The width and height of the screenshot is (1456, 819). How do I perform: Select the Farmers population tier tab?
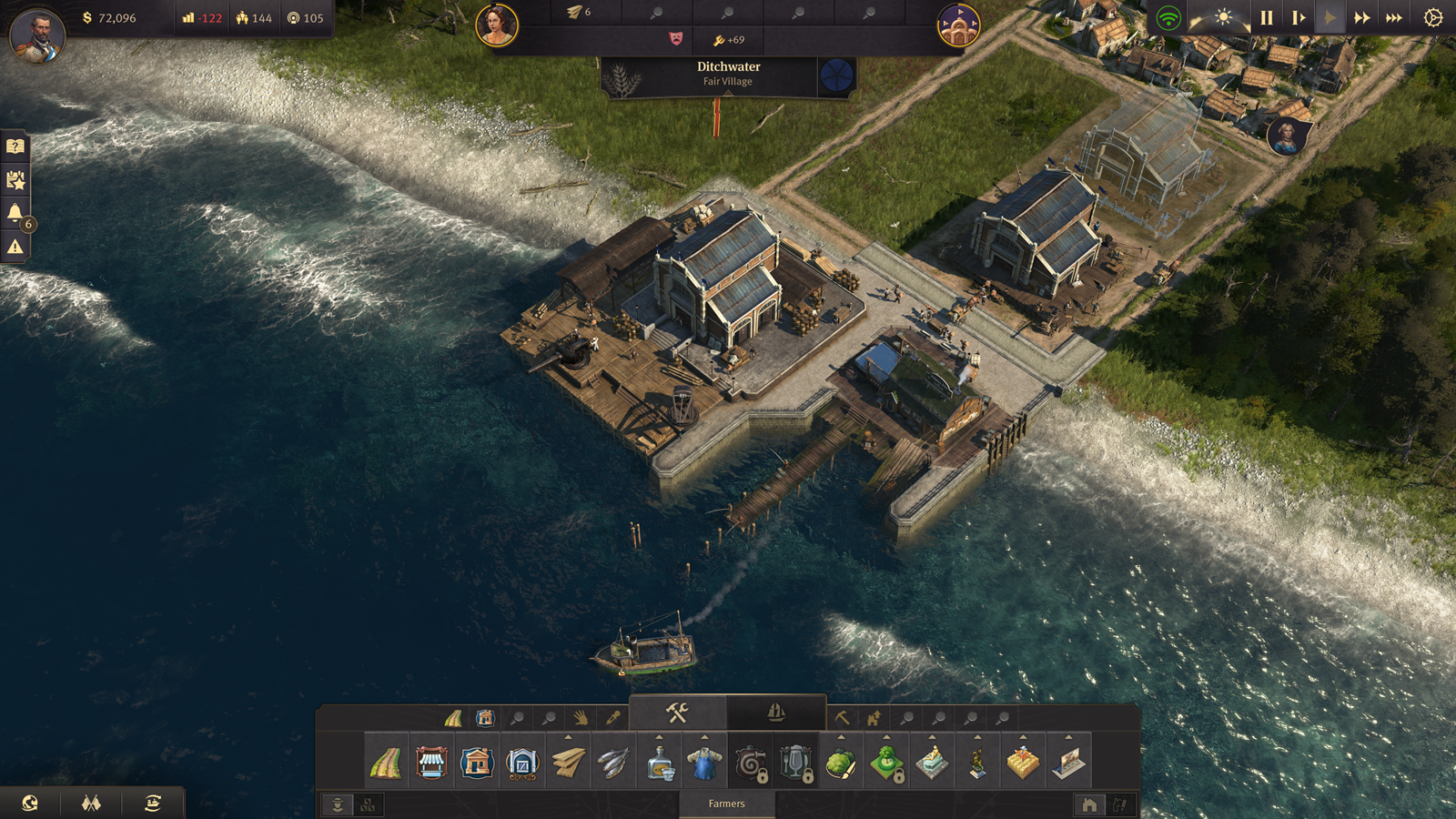tap(726, 804)
